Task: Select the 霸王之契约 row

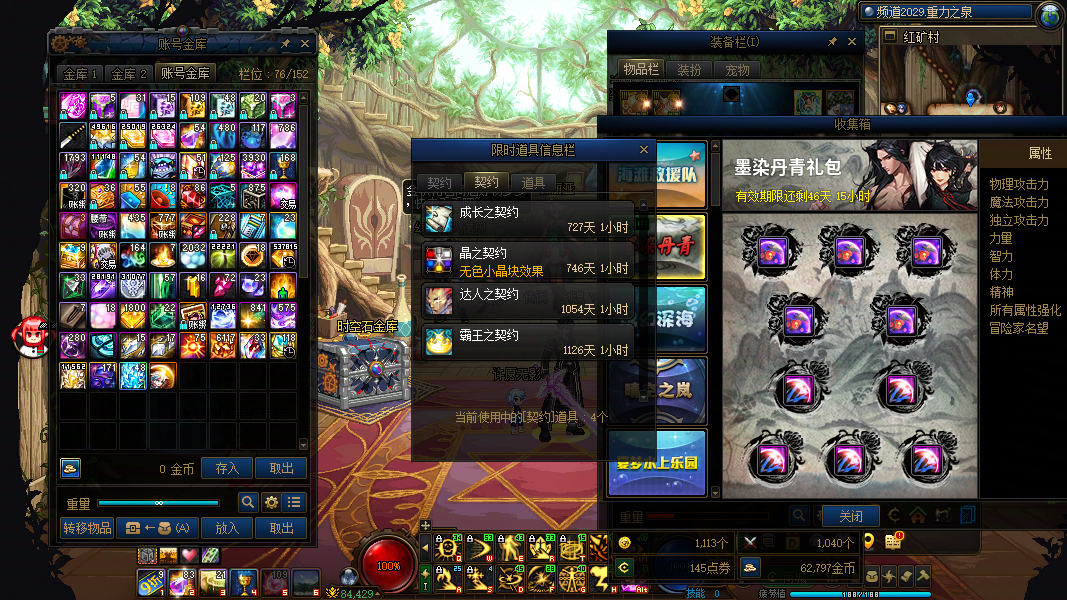Action: coord(528,342)
